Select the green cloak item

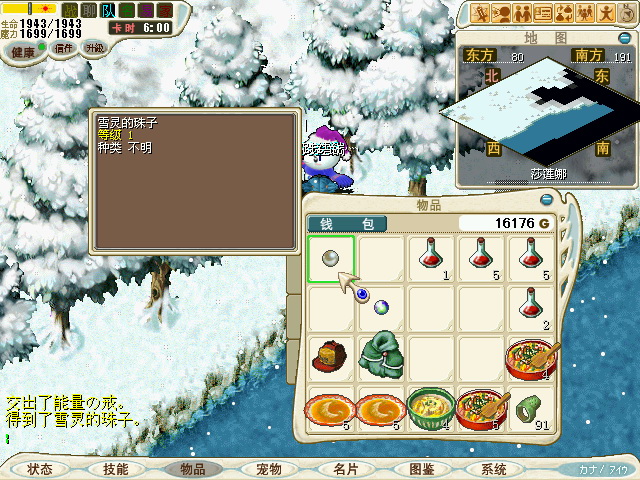click(x=381, y=355)
